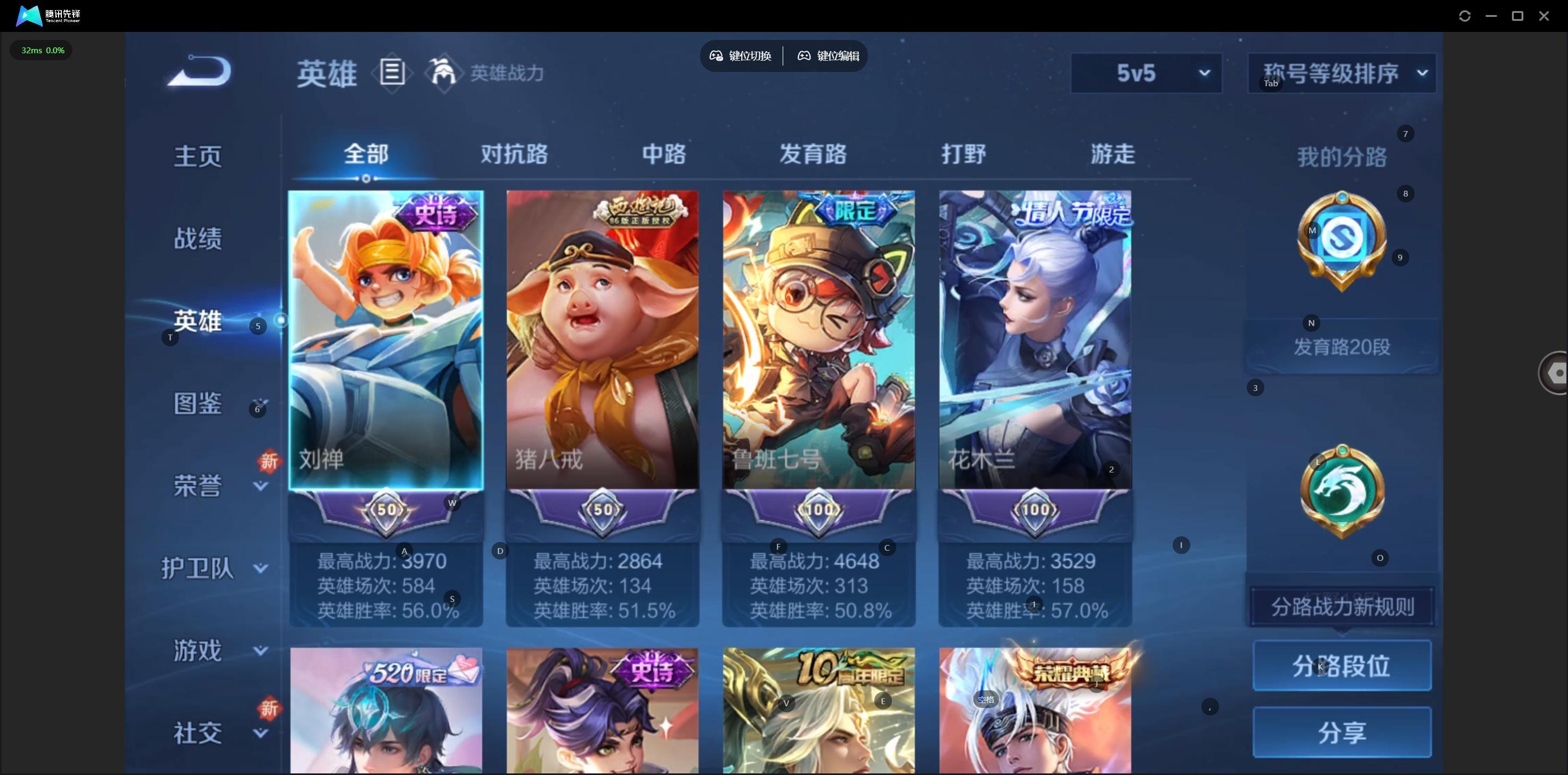Viewport: 1568px width, 775px height.
Task: Show the 发育路 hero tab
Action: pos(813,154)
